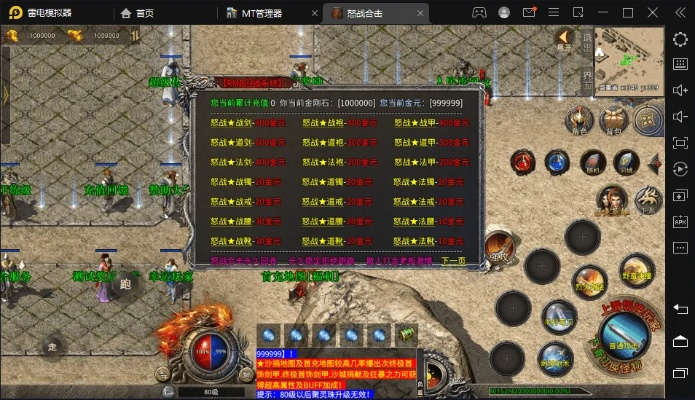This screenshot has height=400, width=695.
Task: Go to the next page (下一页)
Action: click(452, 261)
